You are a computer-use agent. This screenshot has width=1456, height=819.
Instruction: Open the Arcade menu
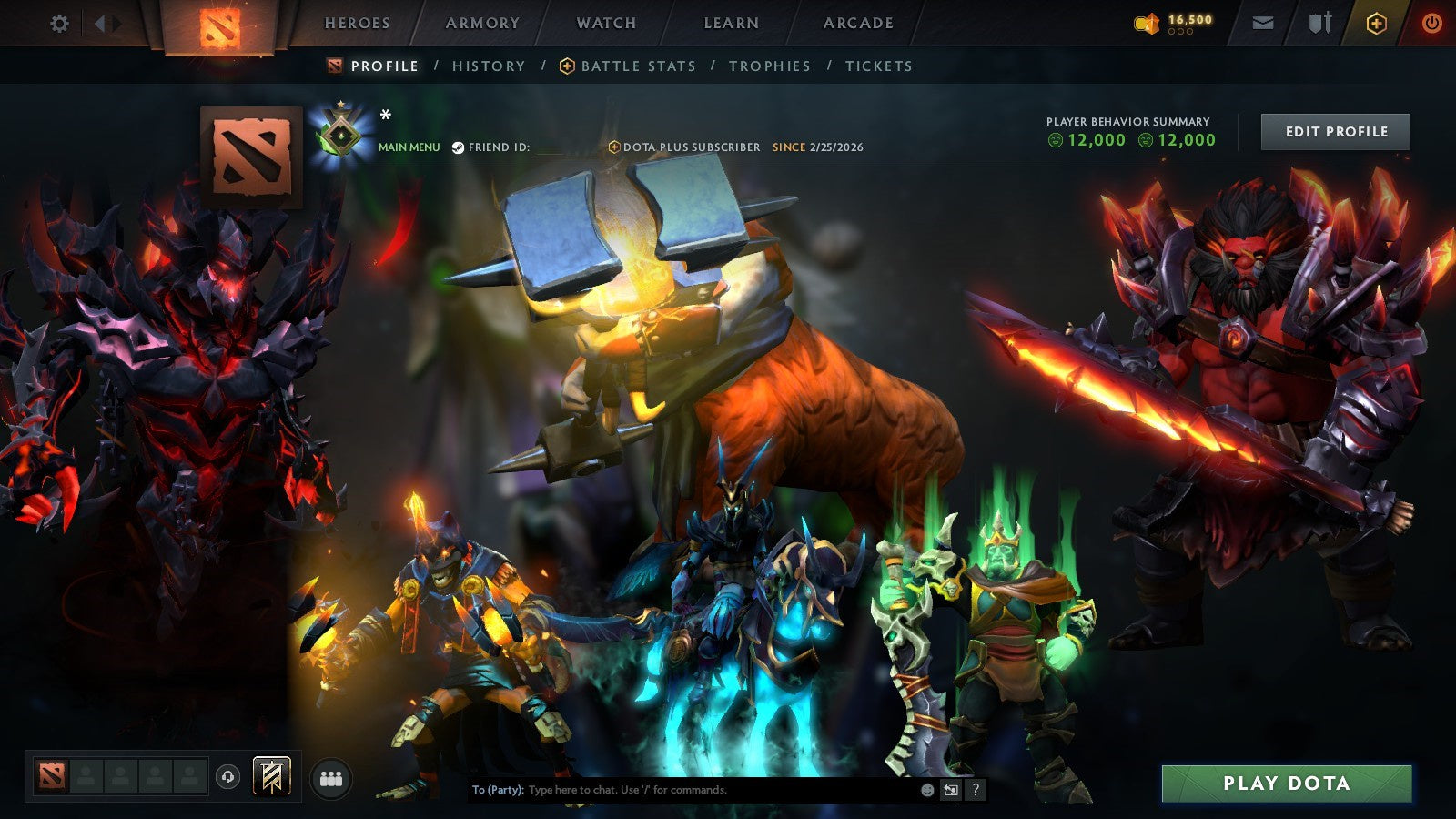[857, 24]
